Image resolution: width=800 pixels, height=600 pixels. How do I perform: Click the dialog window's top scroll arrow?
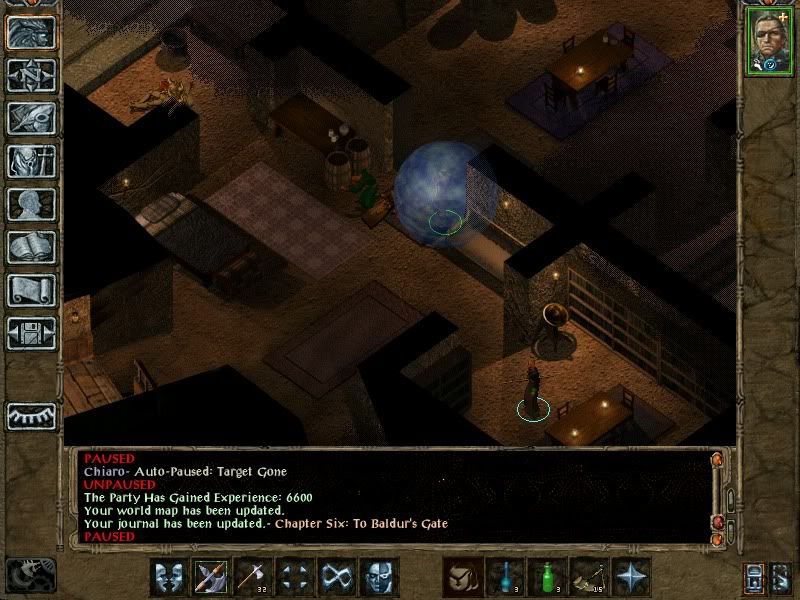pyautogui.click(x=717, y=460)
